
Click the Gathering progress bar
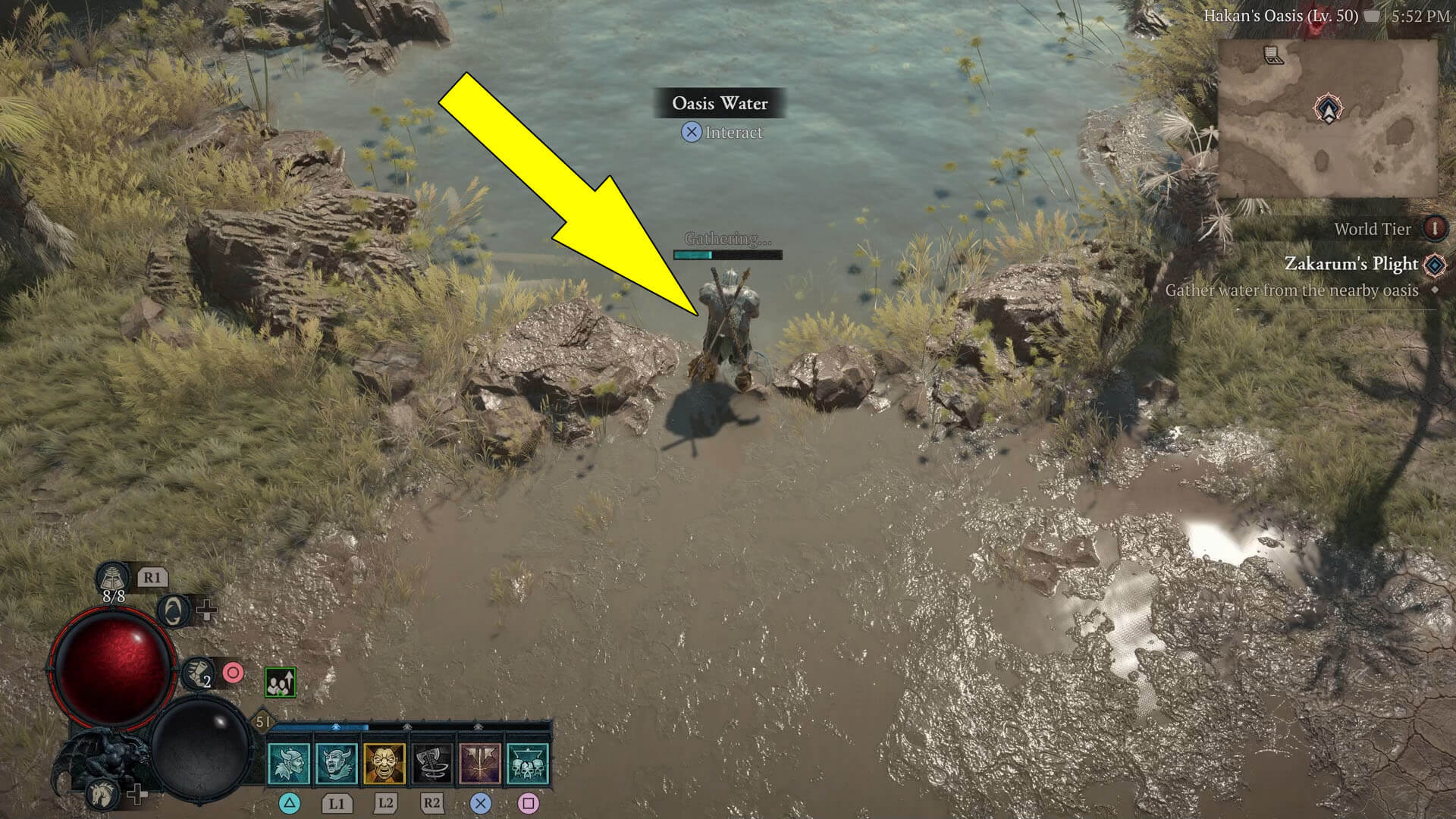click(728, 254)
